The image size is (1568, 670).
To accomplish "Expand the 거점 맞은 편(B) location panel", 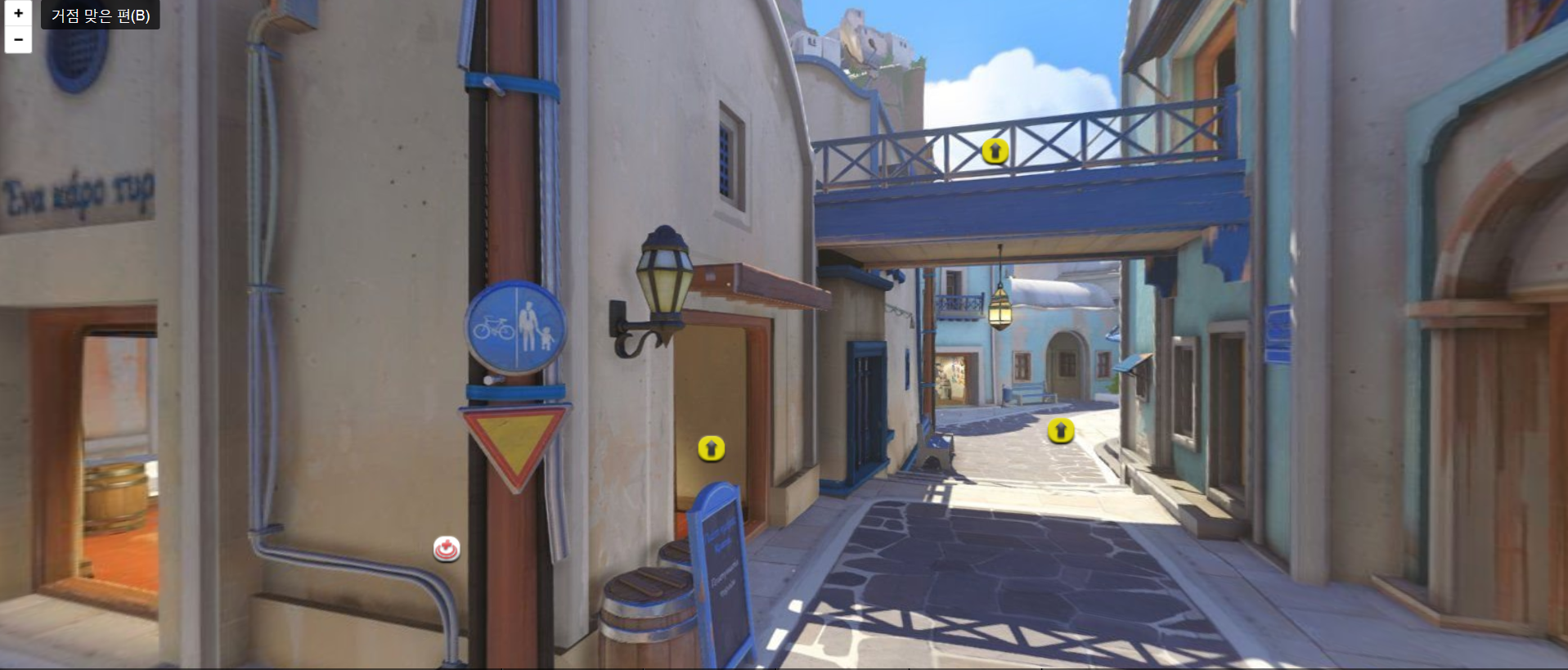I will click(100, 15).
